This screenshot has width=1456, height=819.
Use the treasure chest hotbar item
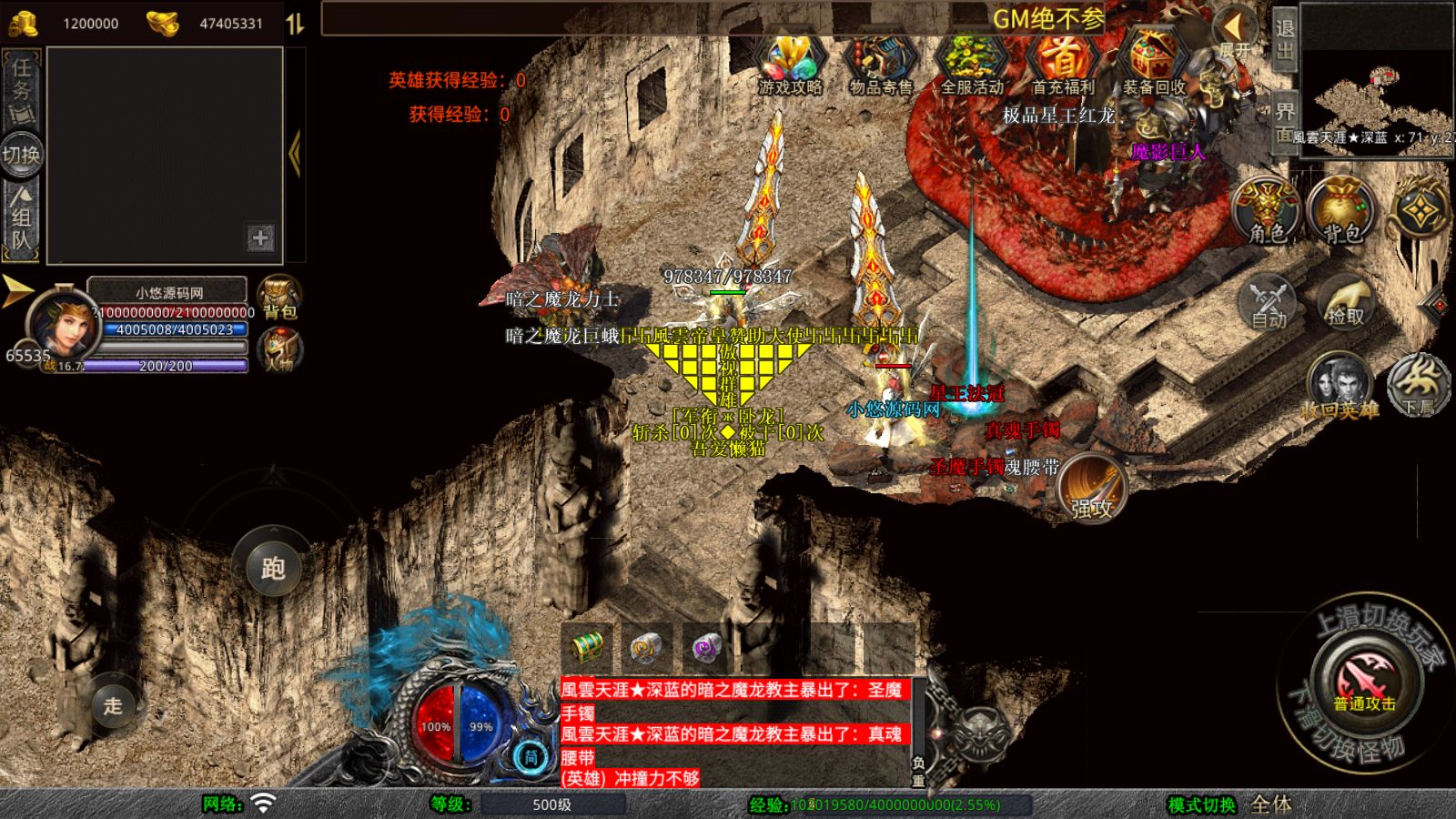click(587, 647)
